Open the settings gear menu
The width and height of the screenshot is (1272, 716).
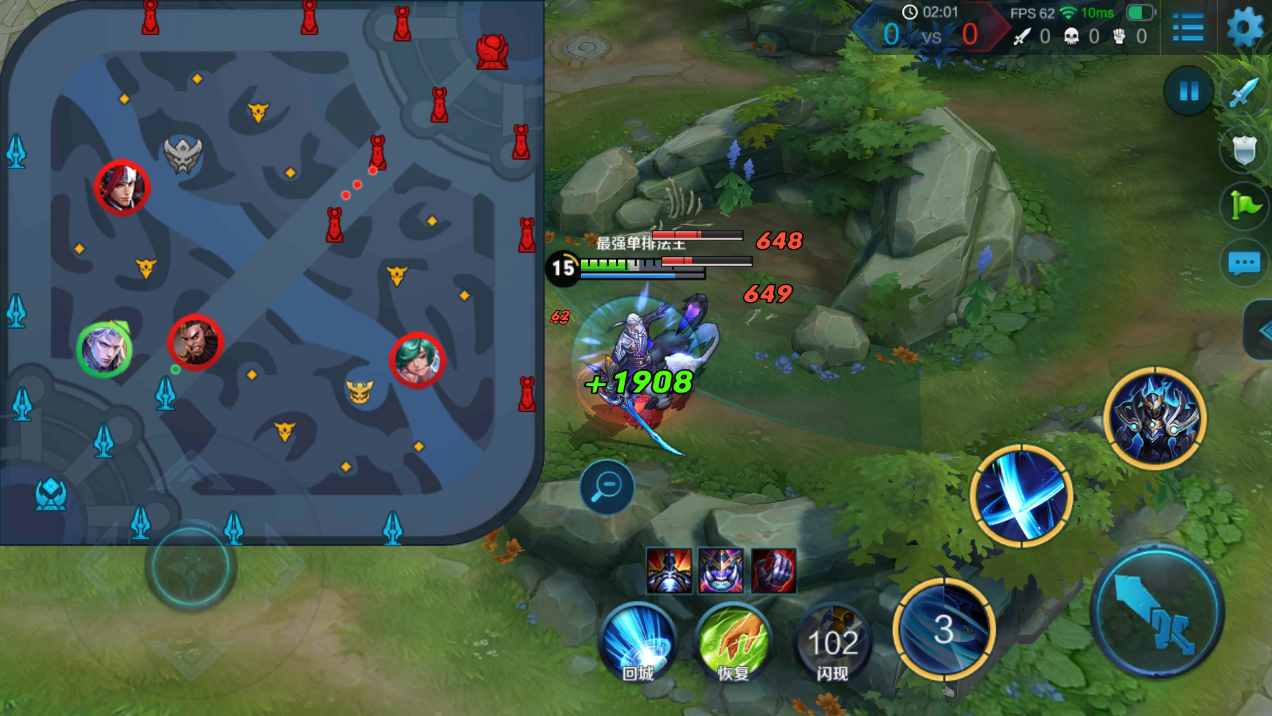[x=1245, y=27]
